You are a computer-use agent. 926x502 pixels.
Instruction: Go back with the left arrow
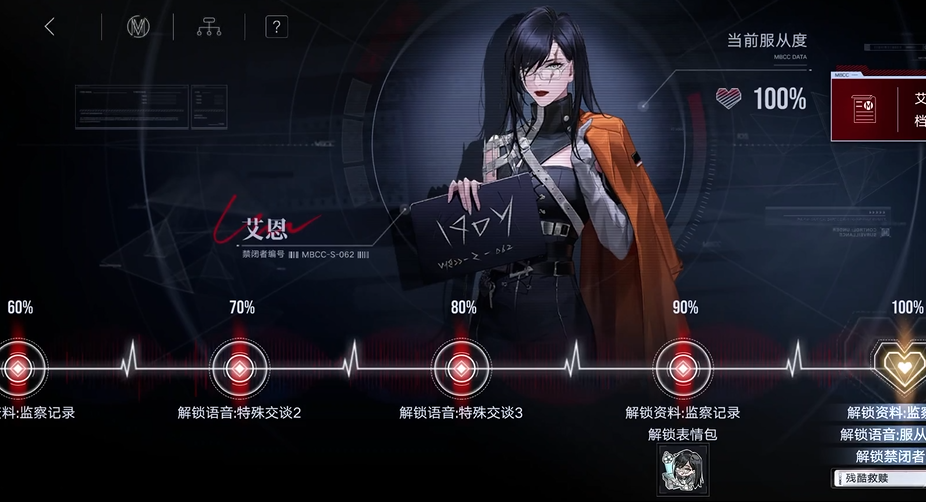(50, 27)
